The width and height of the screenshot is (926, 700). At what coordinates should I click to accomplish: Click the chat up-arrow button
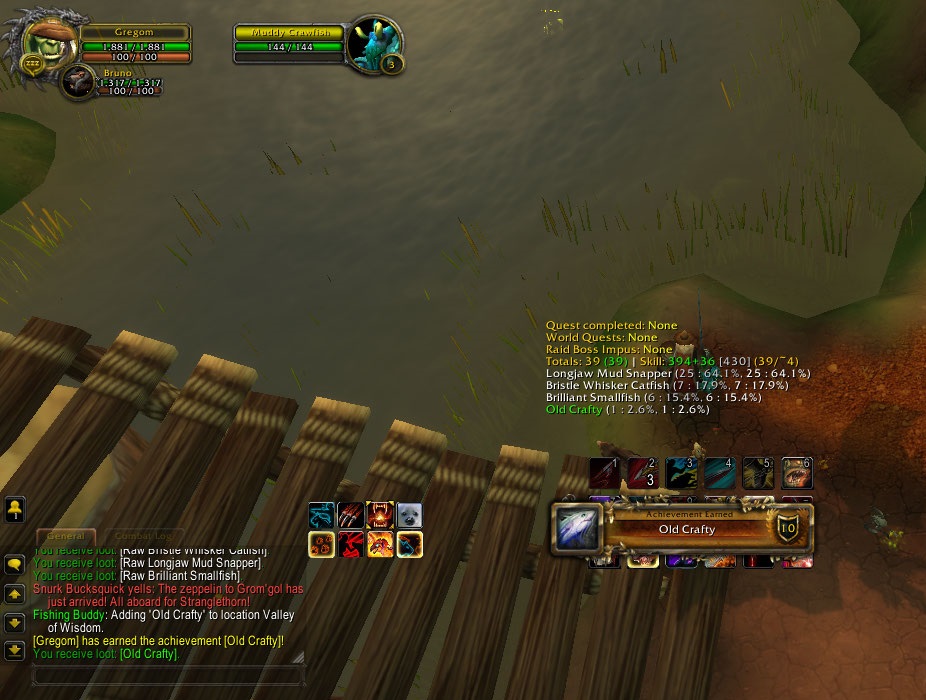click(15, 594)
